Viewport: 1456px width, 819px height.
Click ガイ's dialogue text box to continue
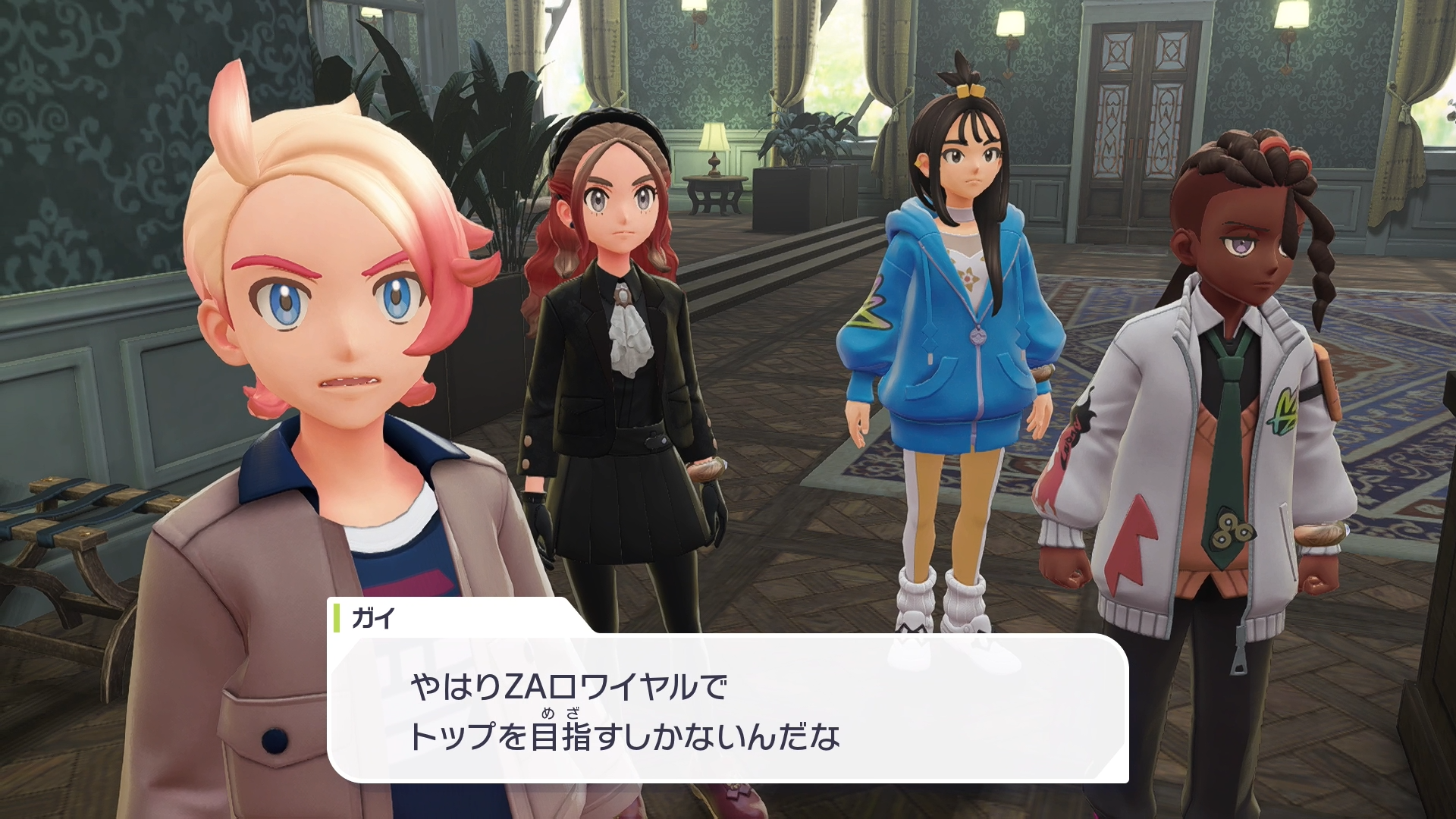(x=728, y=708)
